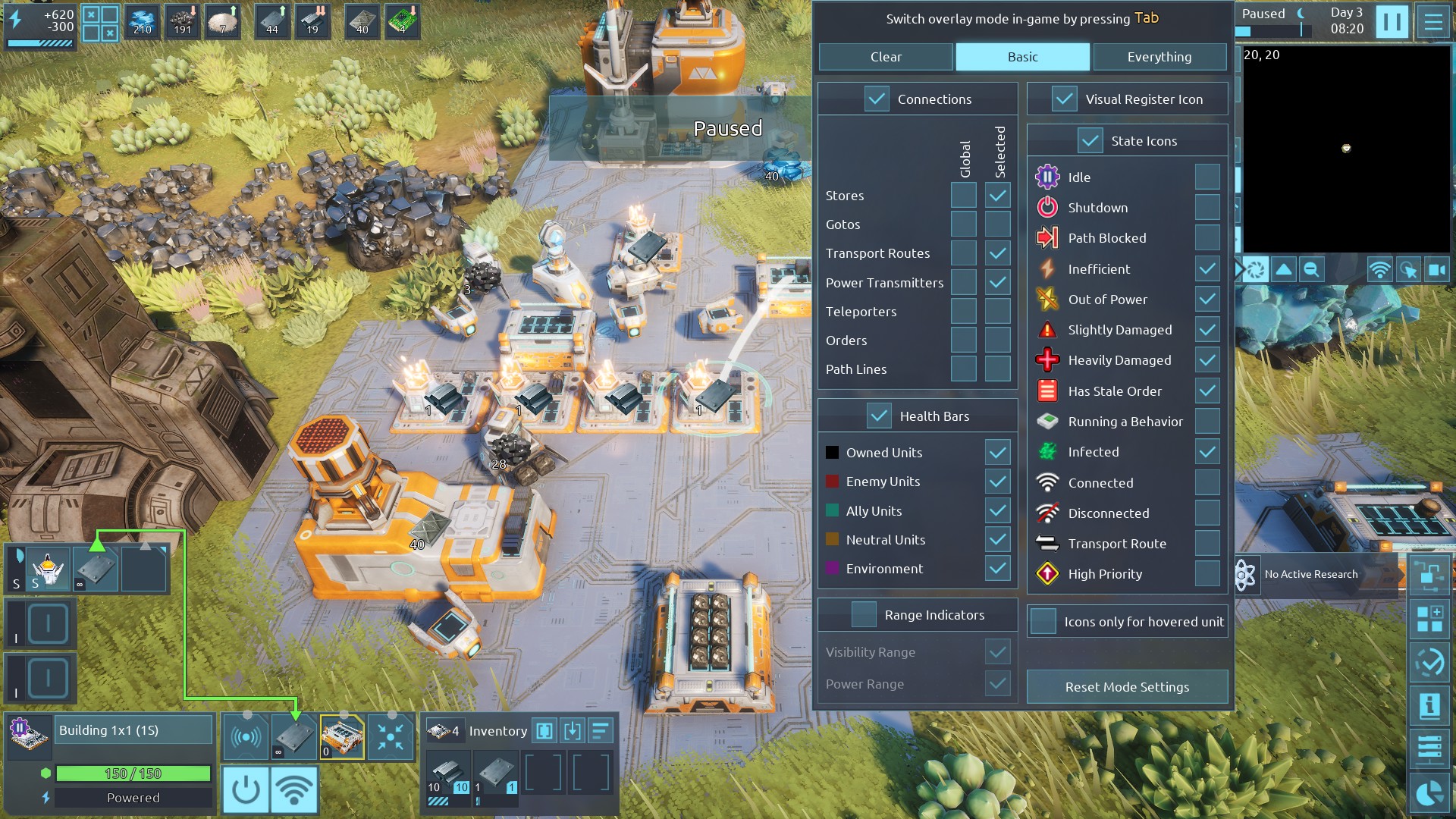Screen dimensions: 1456x819
Task: Open the hamburger main menu
Action: (1433, 21)
